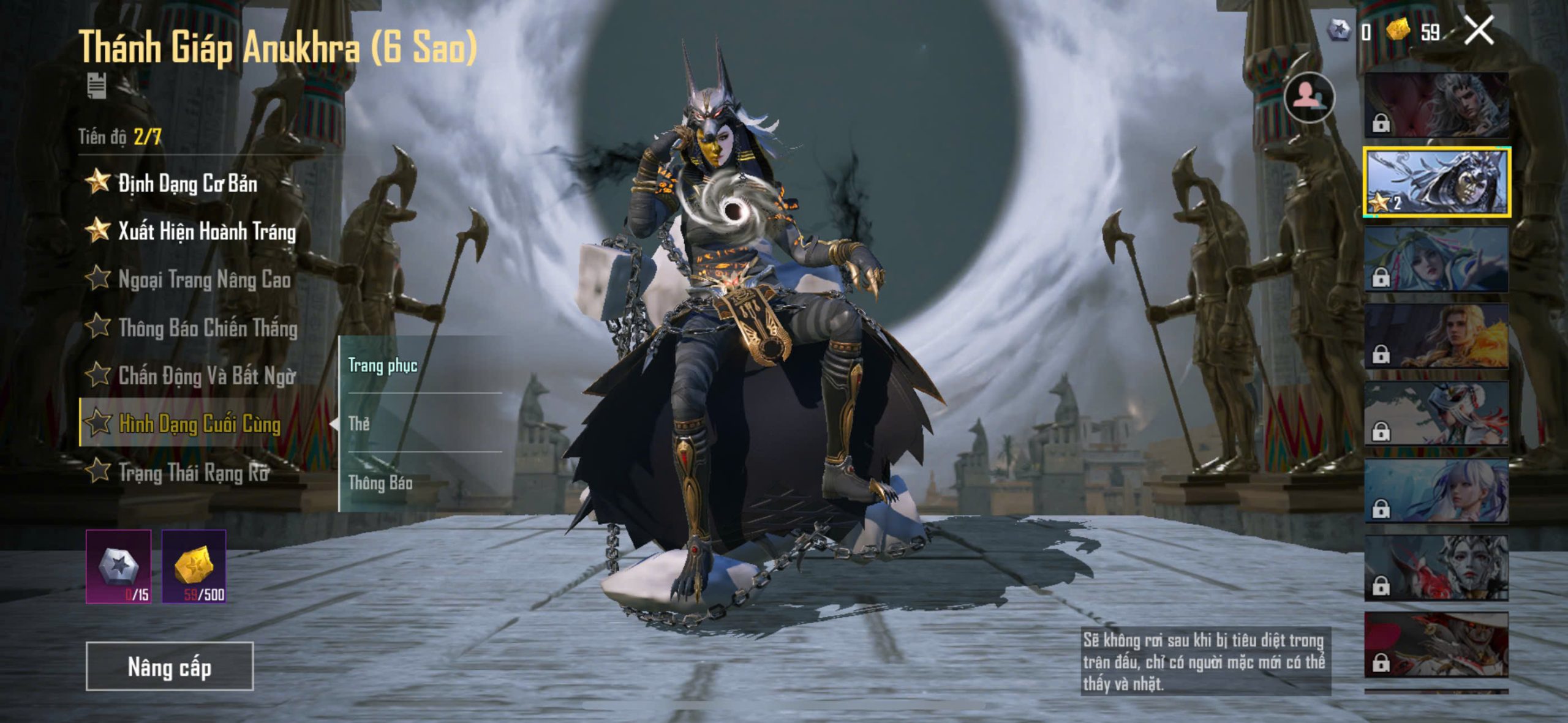
Task: Show the Trang phục reward preview
Action: [383, 365]
